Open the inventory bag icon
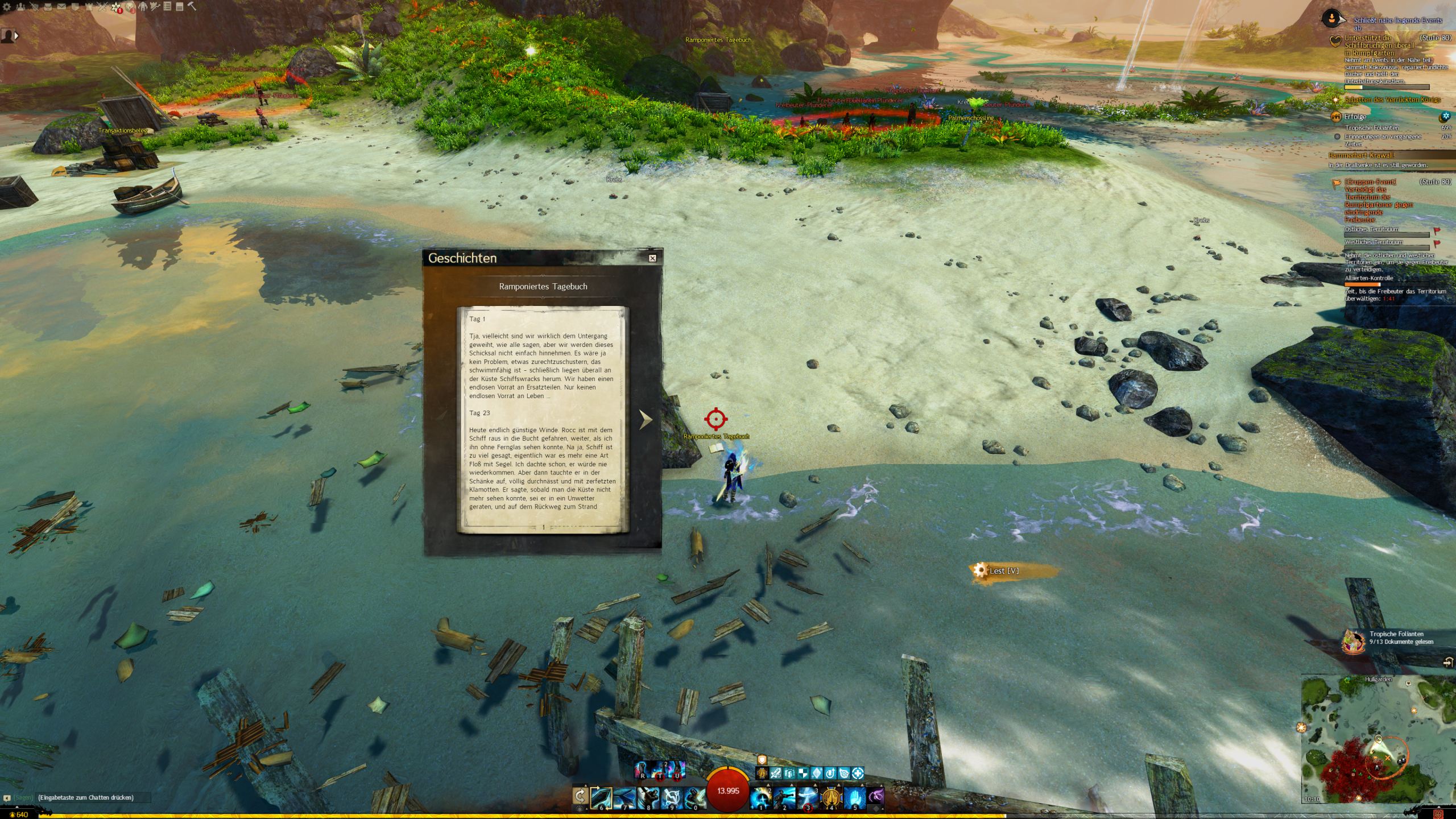 click(48, 7)
